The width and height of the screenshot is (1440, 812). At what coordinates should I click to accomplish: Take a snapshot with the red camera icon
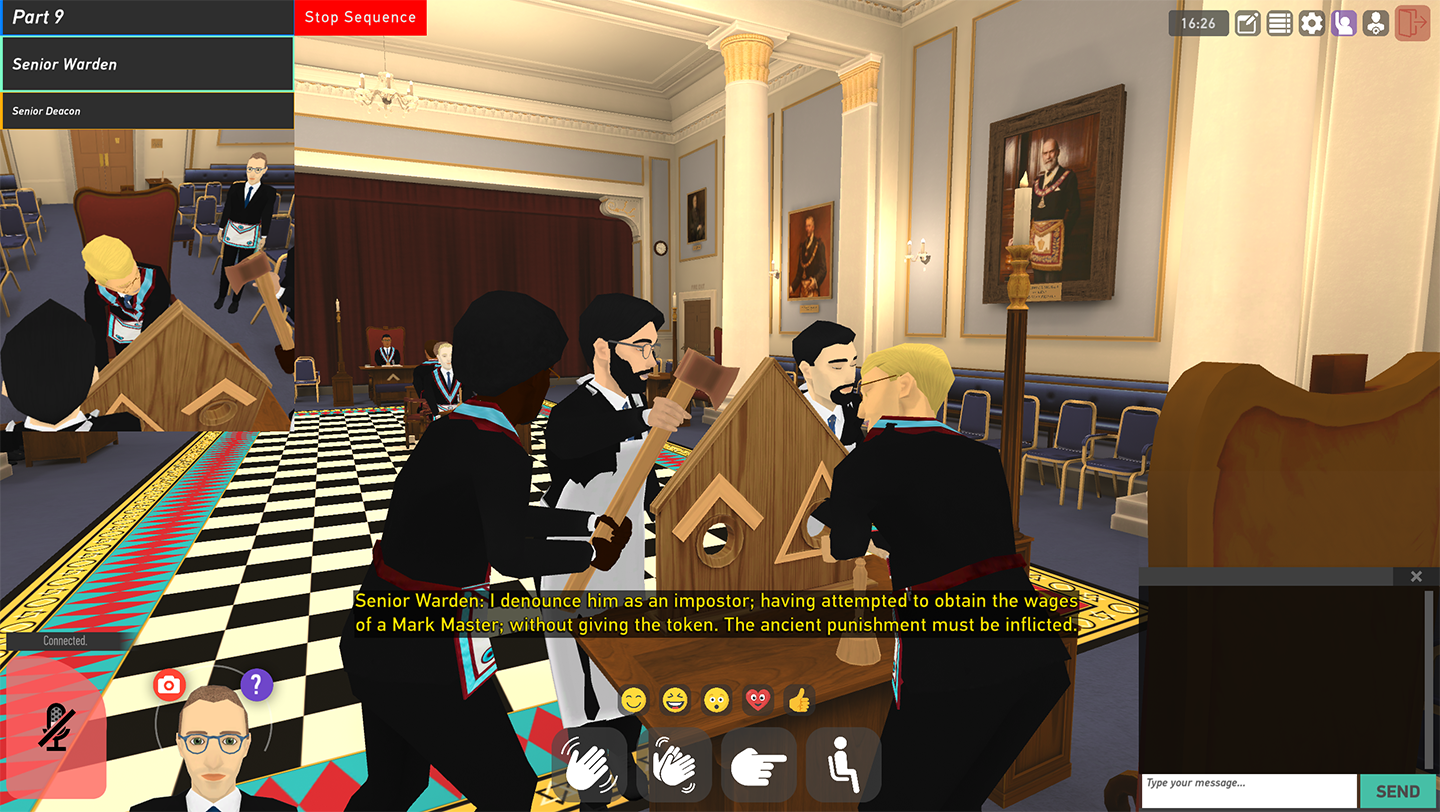click(x=169, y=684)
